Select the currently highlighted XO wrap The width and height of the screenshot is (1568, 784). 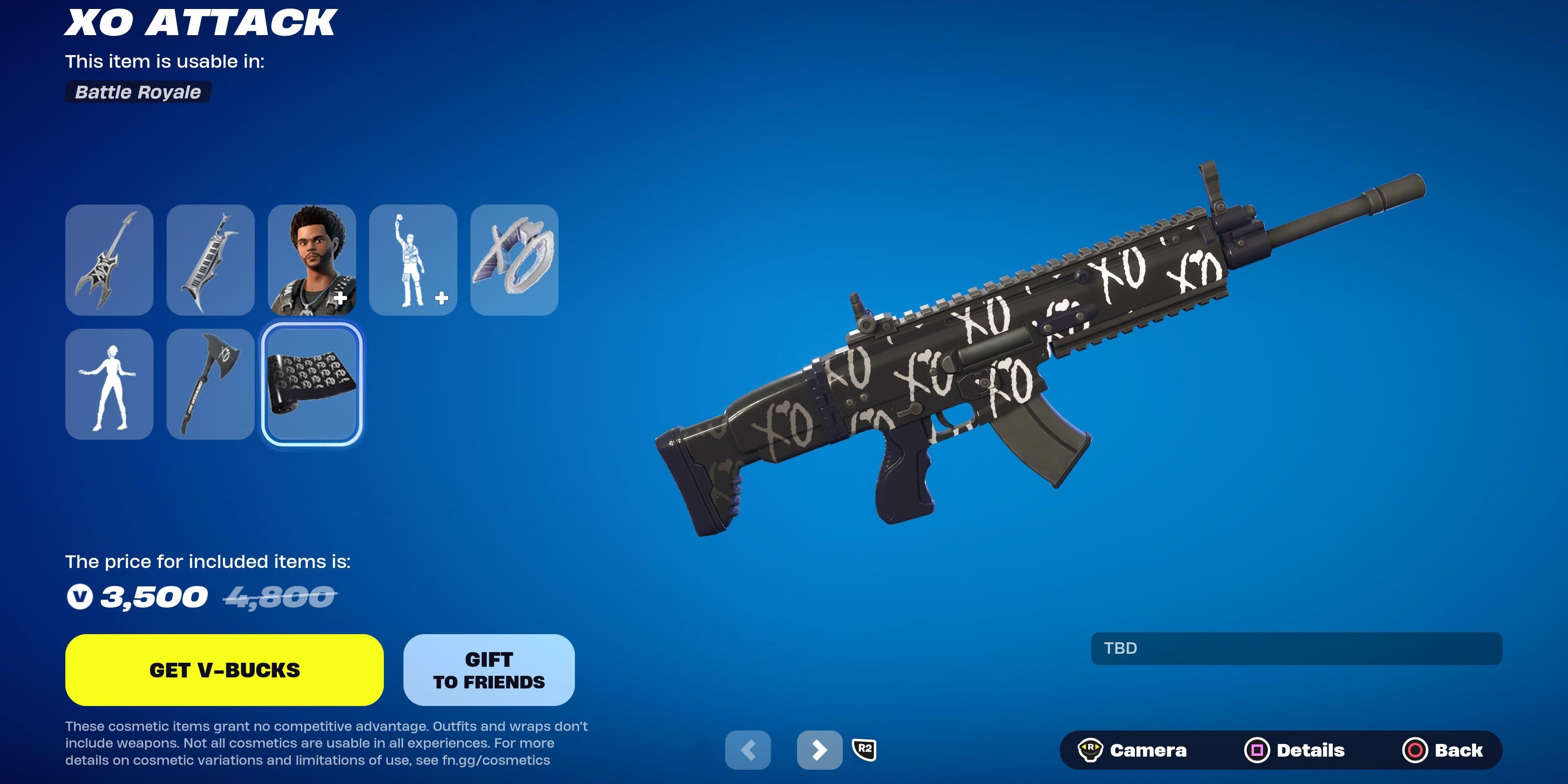pyautogui.click(x=312, y=385)
